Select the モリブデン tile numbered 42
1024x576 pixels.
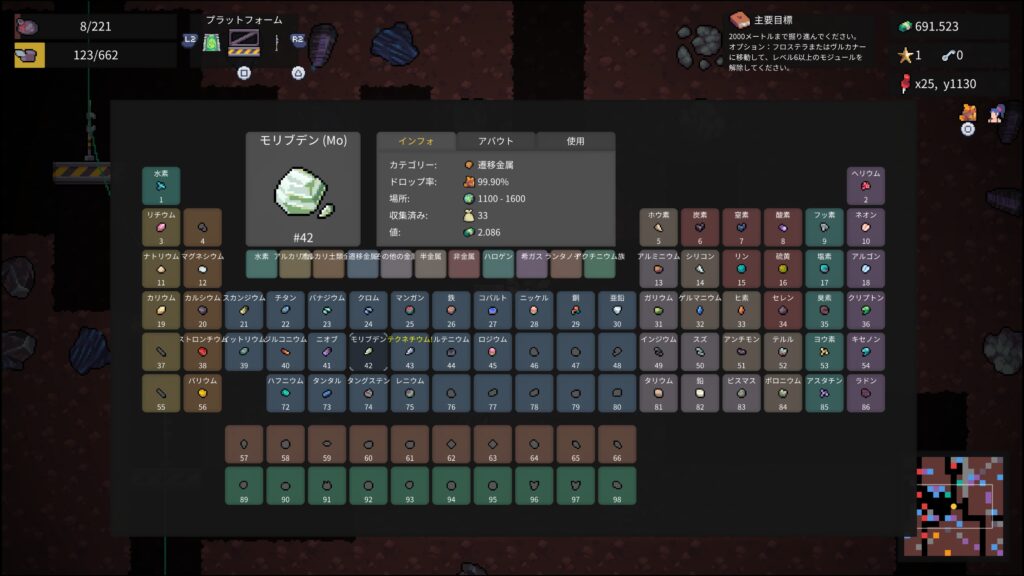pos(368,352)
